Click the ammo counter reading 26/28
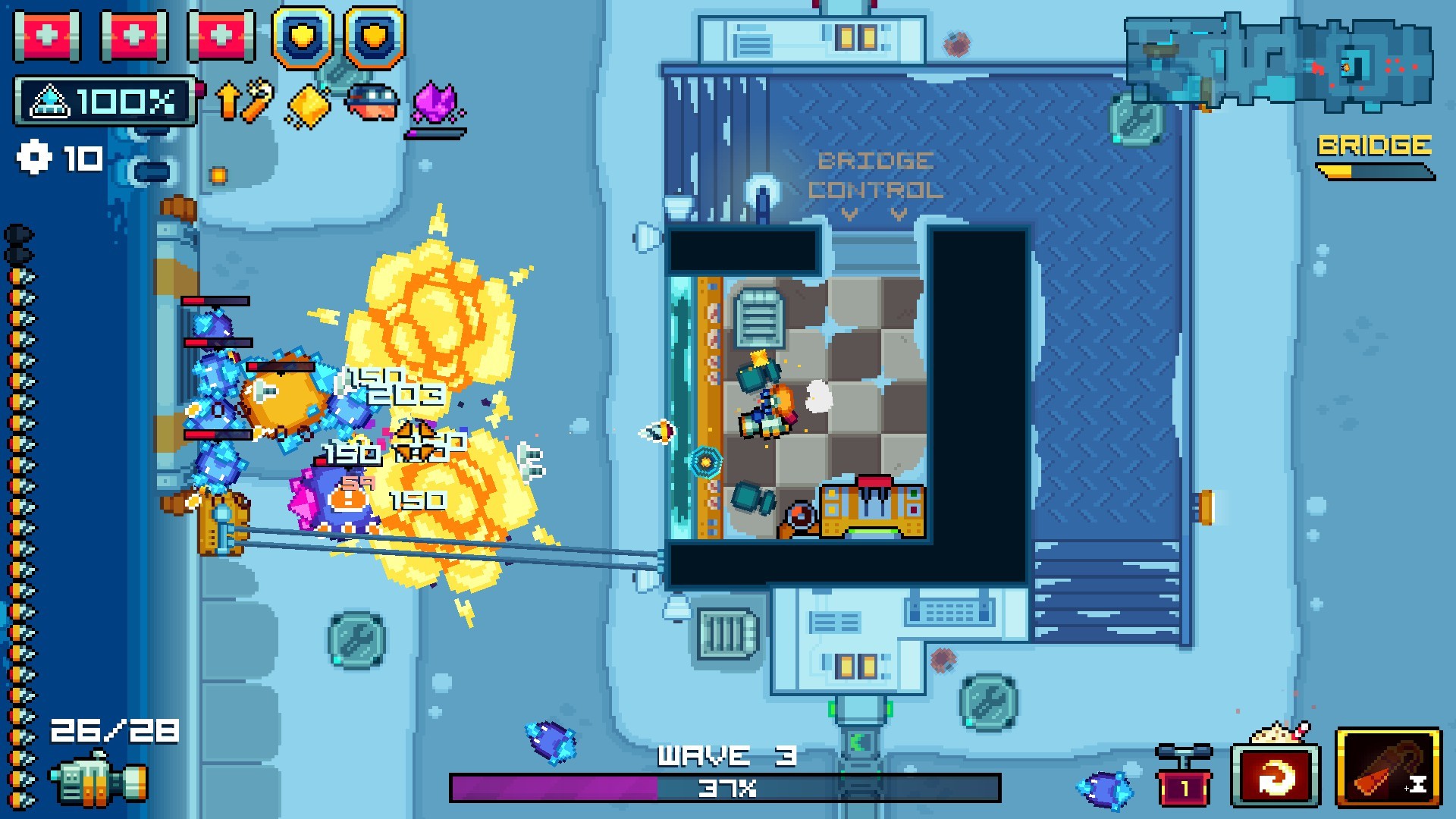Image resolution: width=1456 pixels, height=819 pixels. 114,732
